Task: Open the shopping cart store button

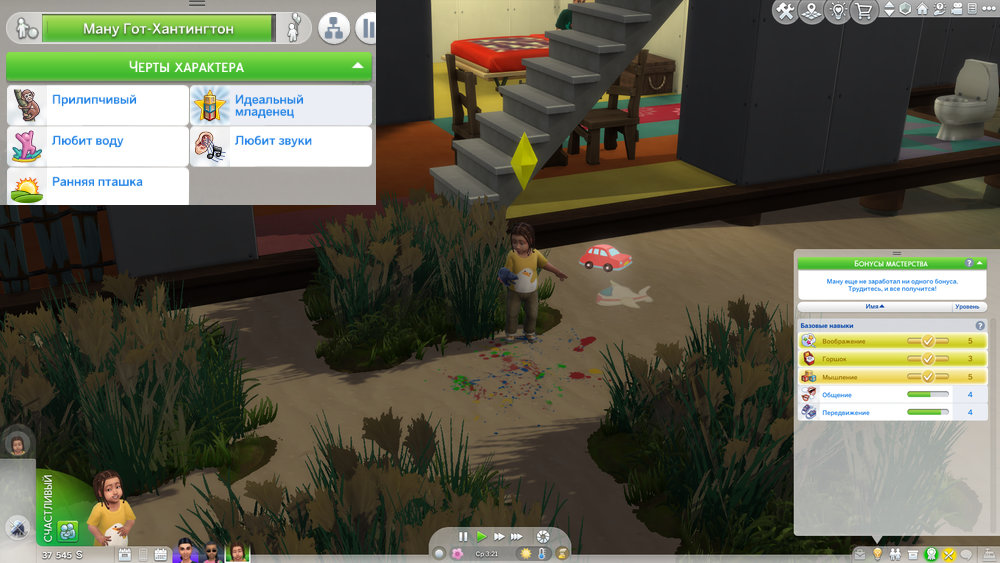Action: 862,11
